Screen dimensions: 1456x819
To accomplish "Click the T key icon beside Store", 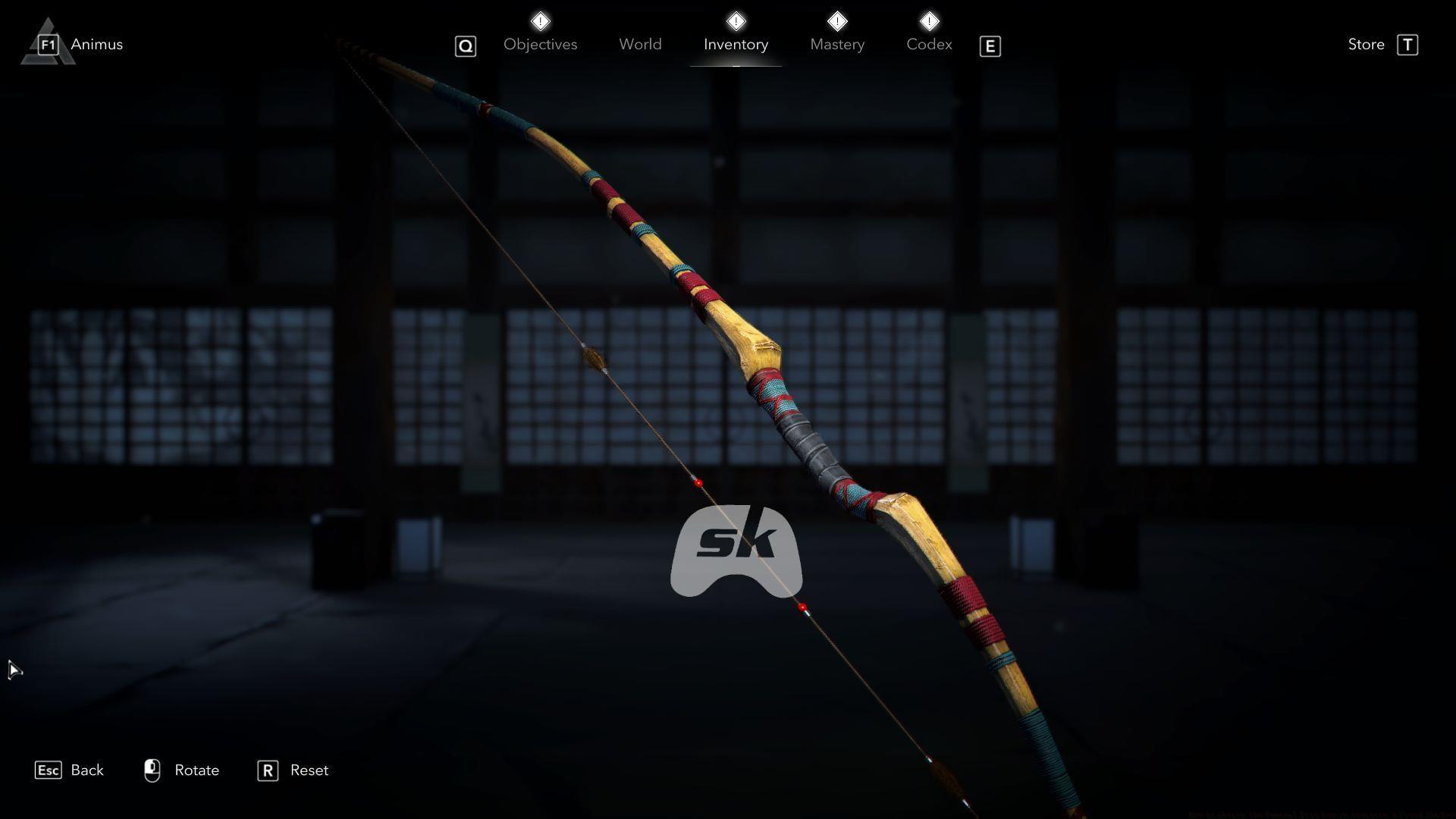I will [1409, 45].
